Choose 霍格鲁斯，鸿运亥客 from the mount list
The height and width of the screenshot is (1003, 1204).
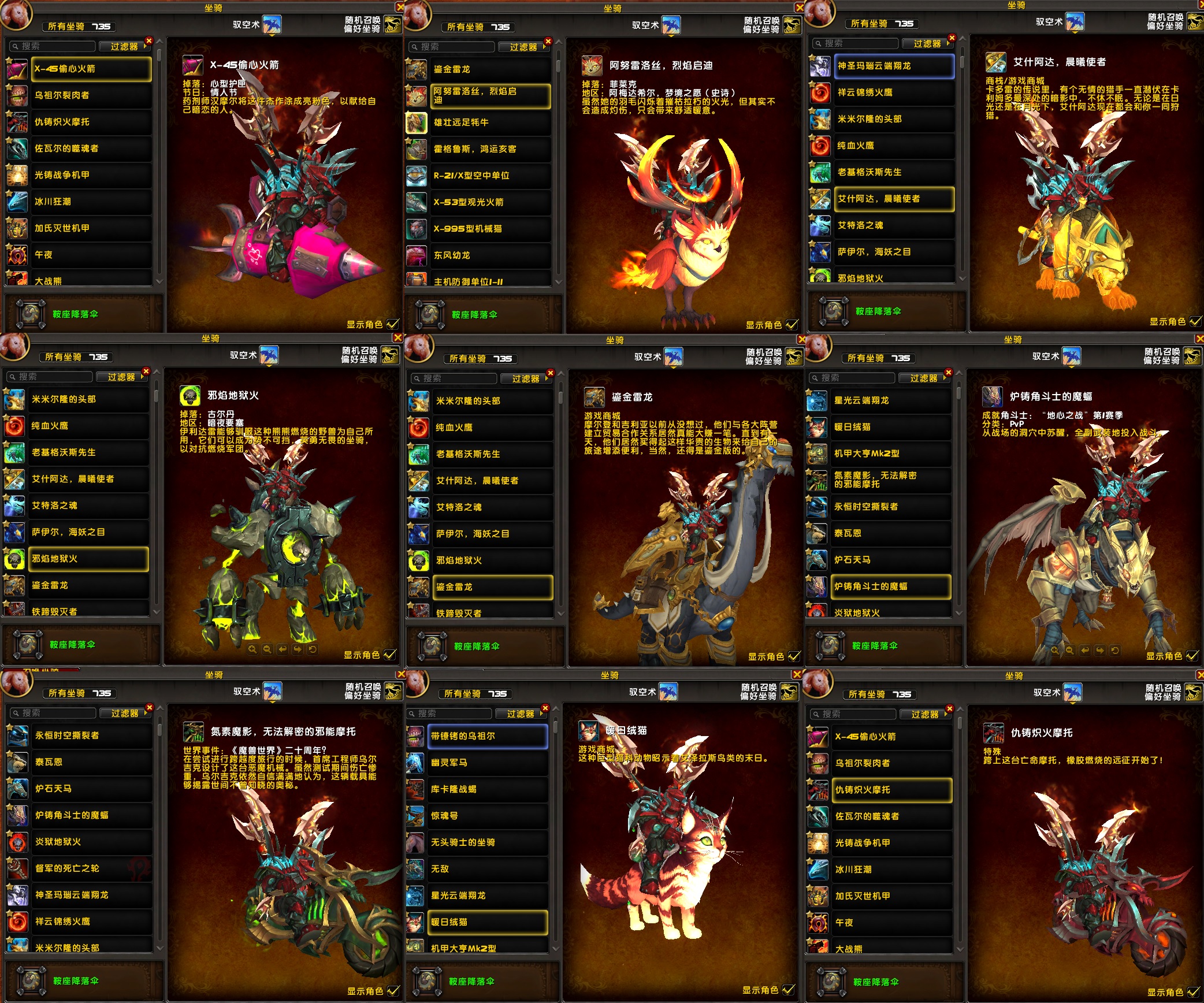[x=490, y=149]
